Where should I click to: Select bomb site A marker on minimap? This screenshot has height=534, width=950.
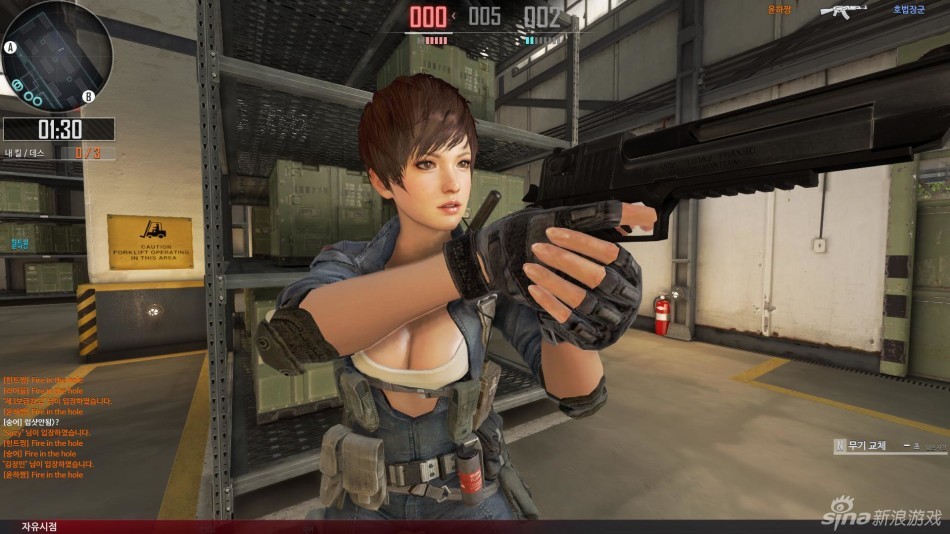[x=11, y=47]
